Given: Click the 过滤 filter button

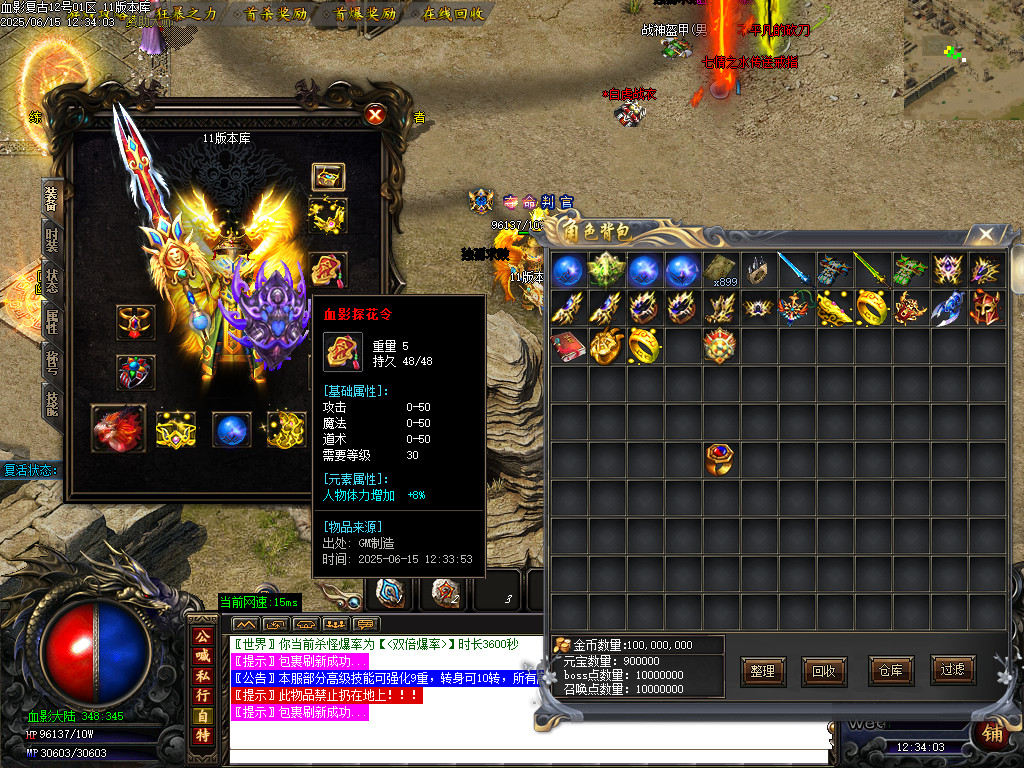Looking at the screenshot, I should 952,671.
